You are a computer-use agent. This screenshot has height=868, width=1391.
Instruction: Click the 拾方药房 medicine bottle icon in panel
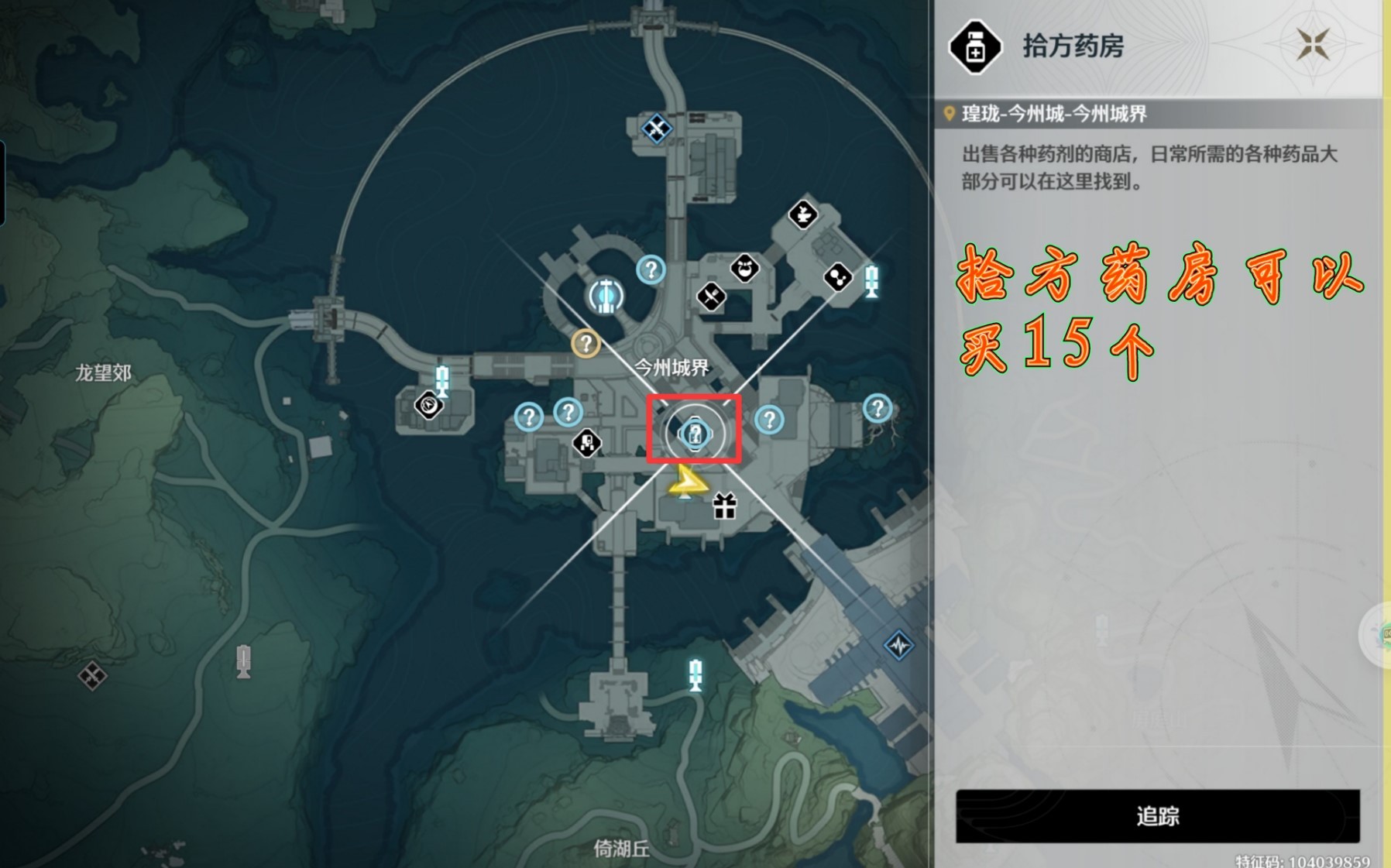click(975, 50)
